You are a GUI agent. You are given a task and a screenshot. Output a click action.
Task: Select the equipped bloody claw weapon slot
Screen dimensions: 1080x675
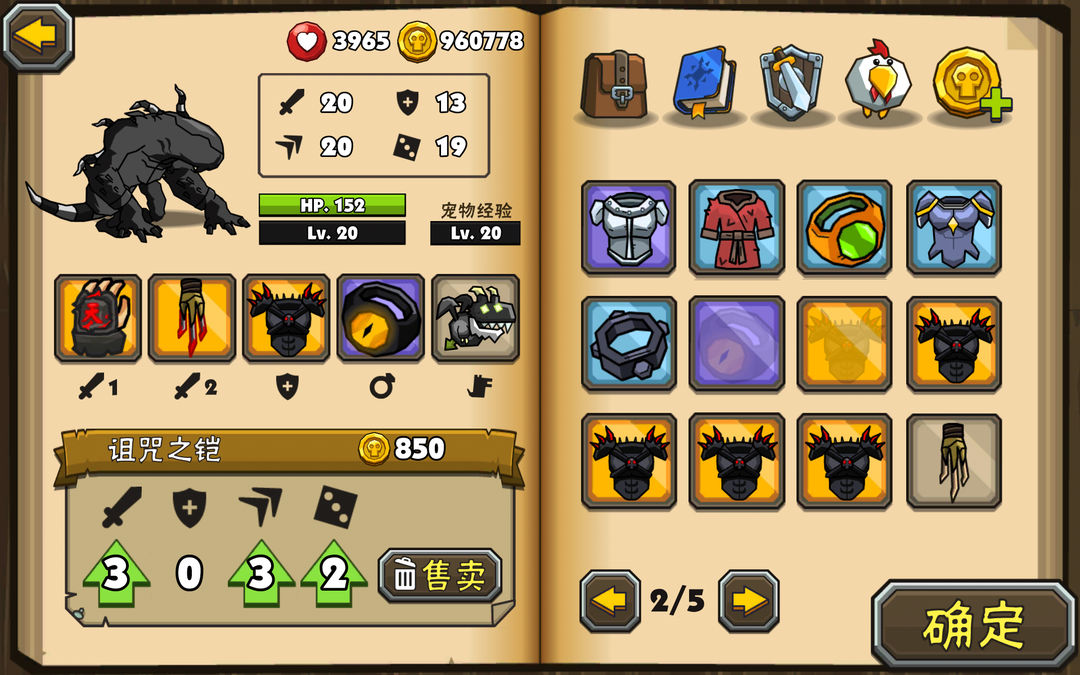192,318
